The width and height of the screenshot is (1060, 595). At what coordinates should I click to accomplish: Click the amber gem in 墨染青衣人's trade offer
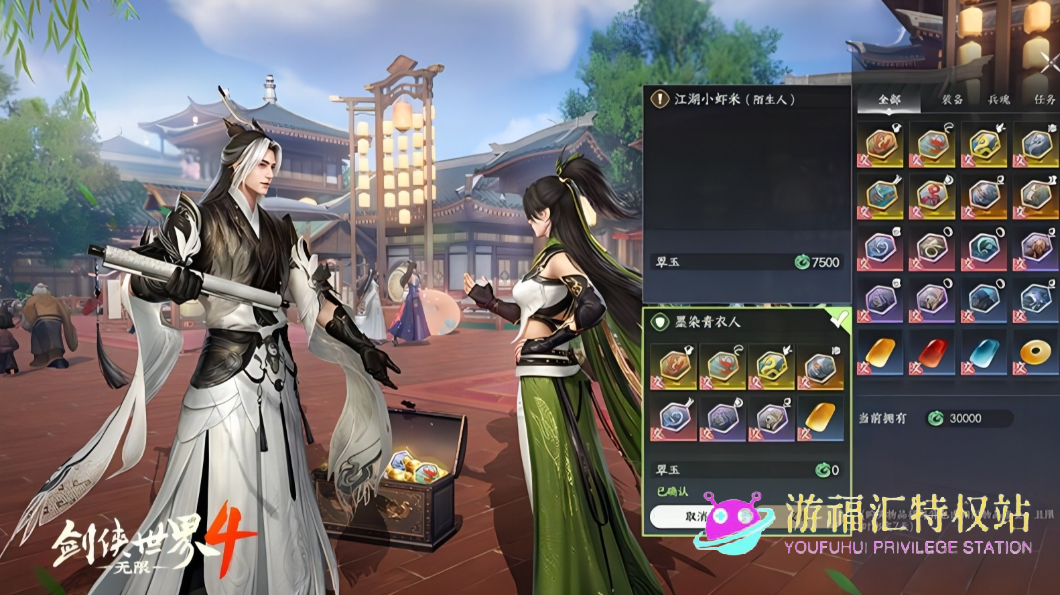pyautogui.click(x=822, y=417)
